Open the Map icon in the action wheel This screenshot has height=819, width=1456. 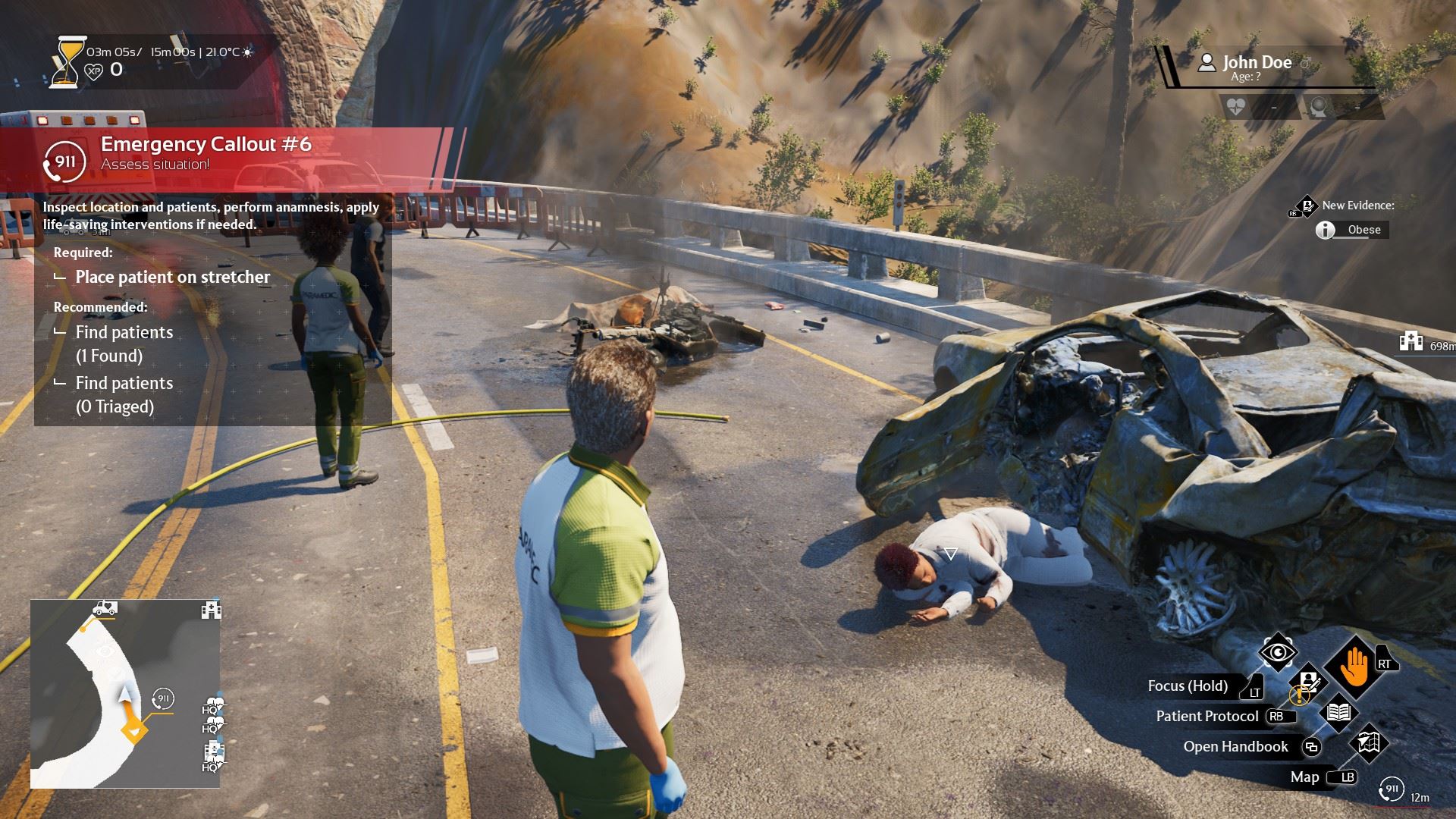tap(1367, 744)
